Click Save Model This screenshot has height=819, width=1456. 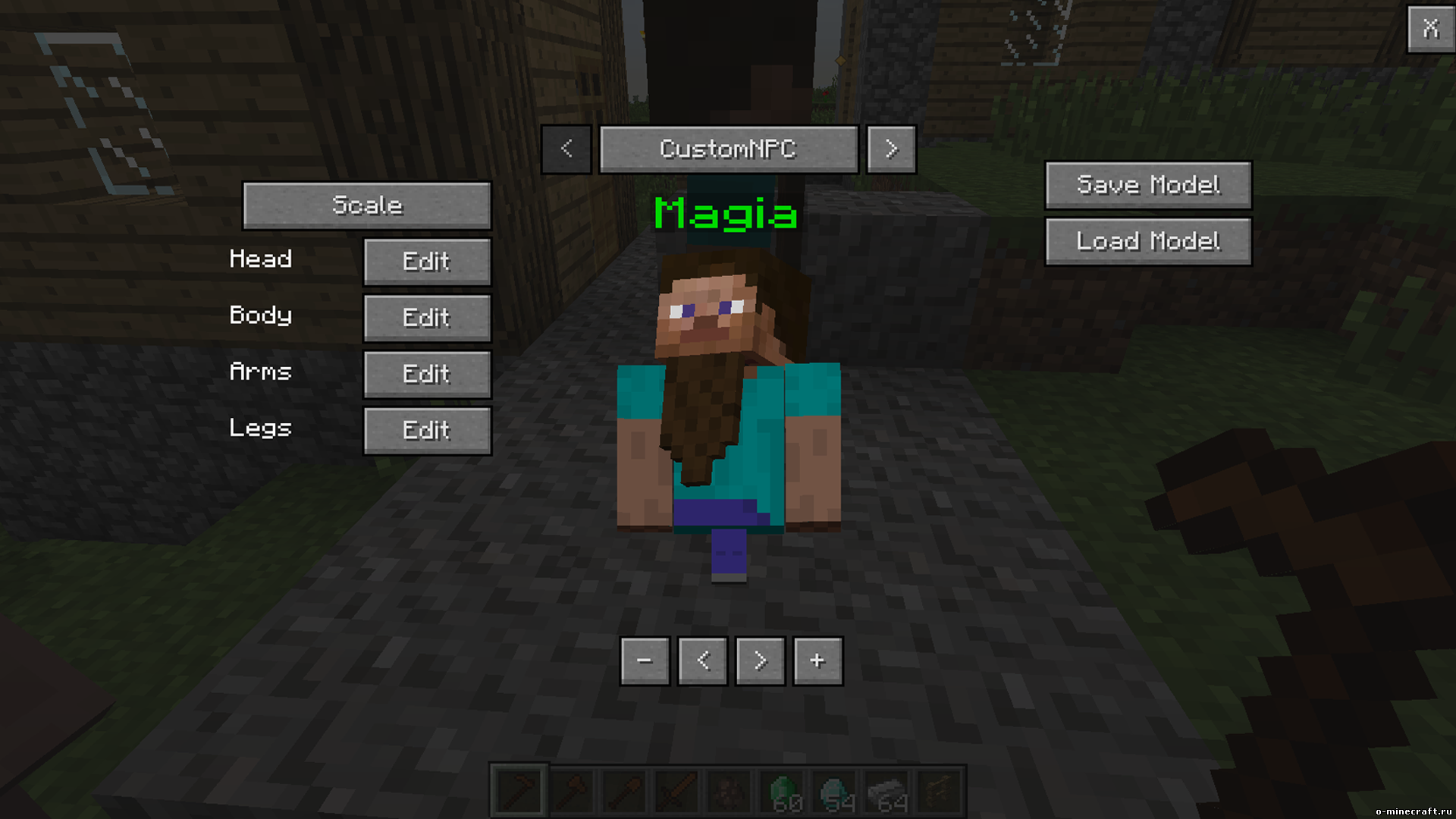click(1147, 184)
